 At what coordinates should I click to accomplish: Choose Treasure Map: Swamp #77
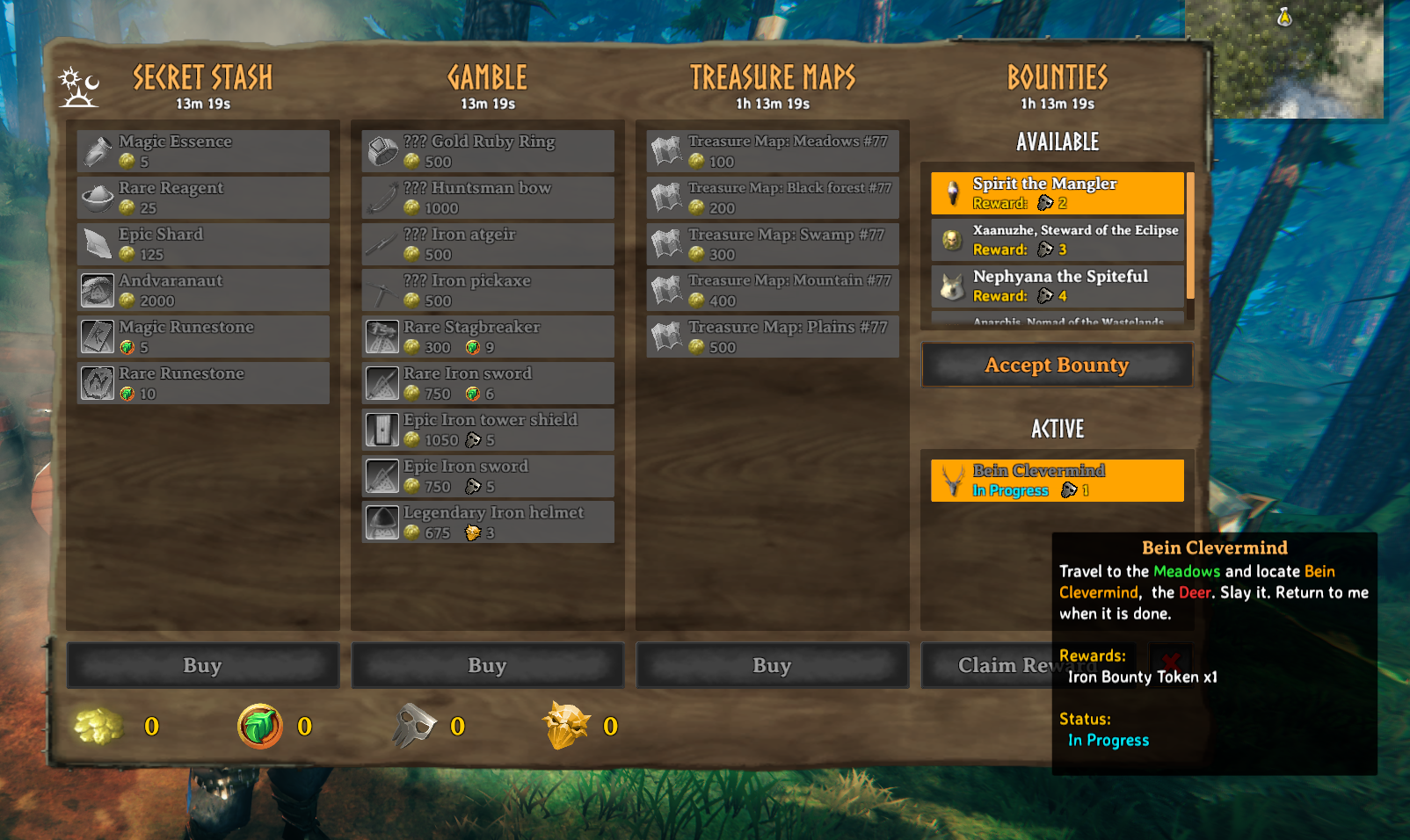(773, 244)
